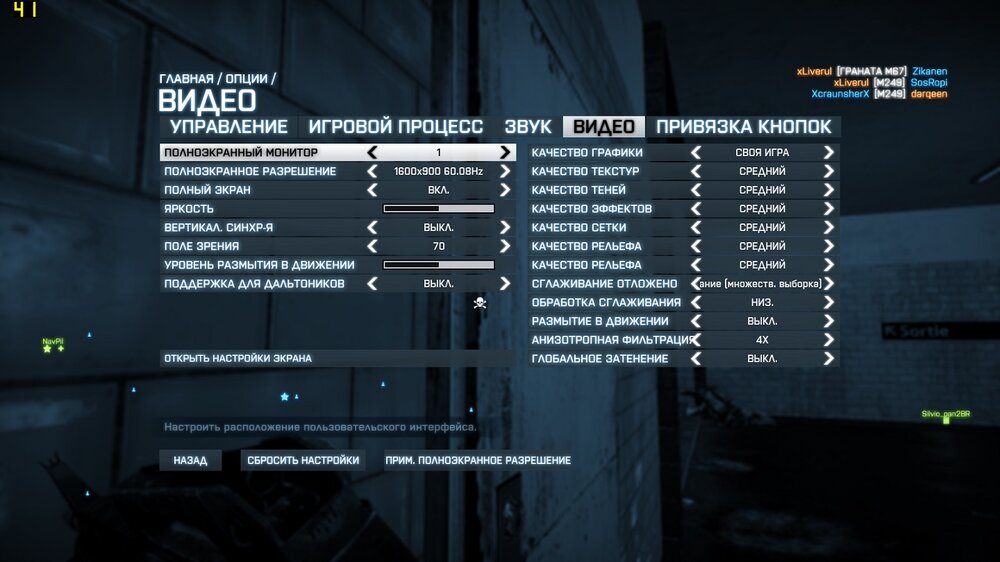Select the ПОЛНОЭКРАННЫЙ МОНИТОР row's right arrow
This screenshot has width=1000, height=562.
[x=505, y=153]
